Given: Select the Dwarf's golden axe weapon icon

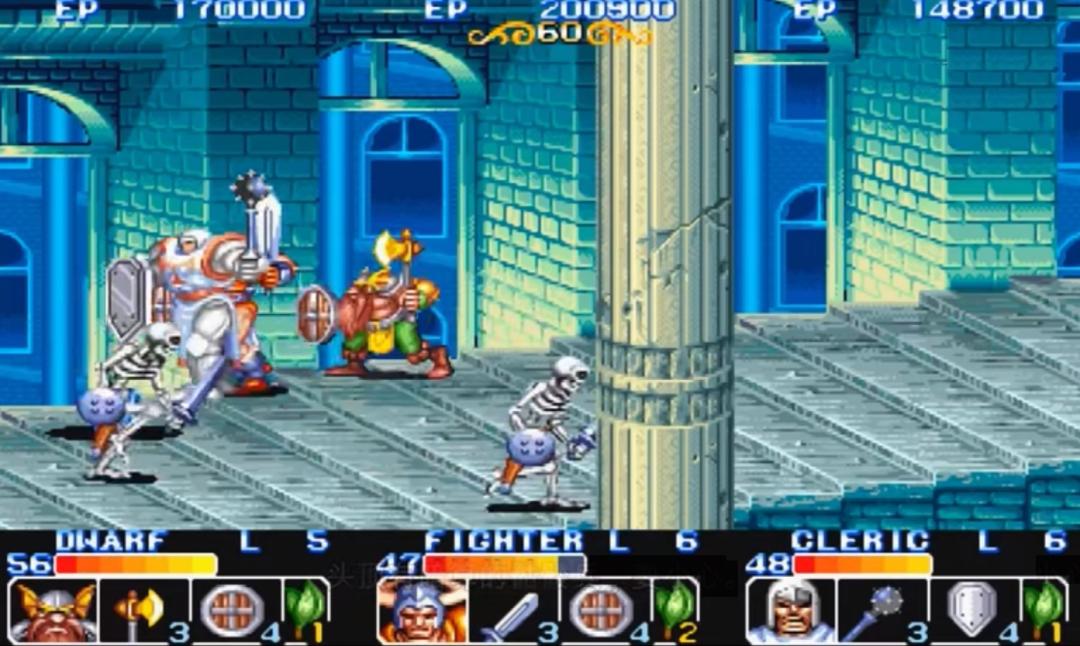Looking at the screenshot, I should pos(140,610).
